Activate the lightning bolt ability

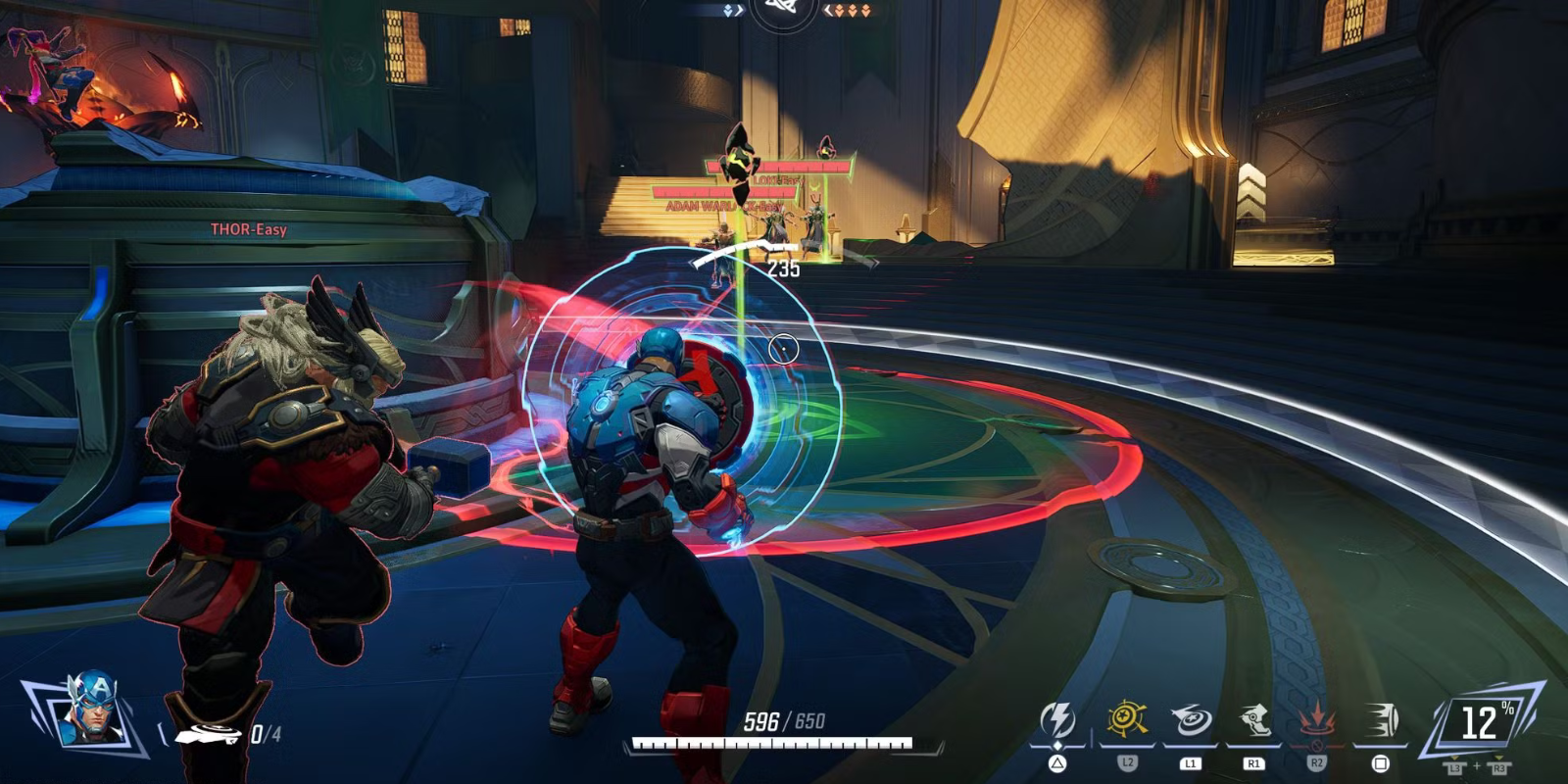1057,721
